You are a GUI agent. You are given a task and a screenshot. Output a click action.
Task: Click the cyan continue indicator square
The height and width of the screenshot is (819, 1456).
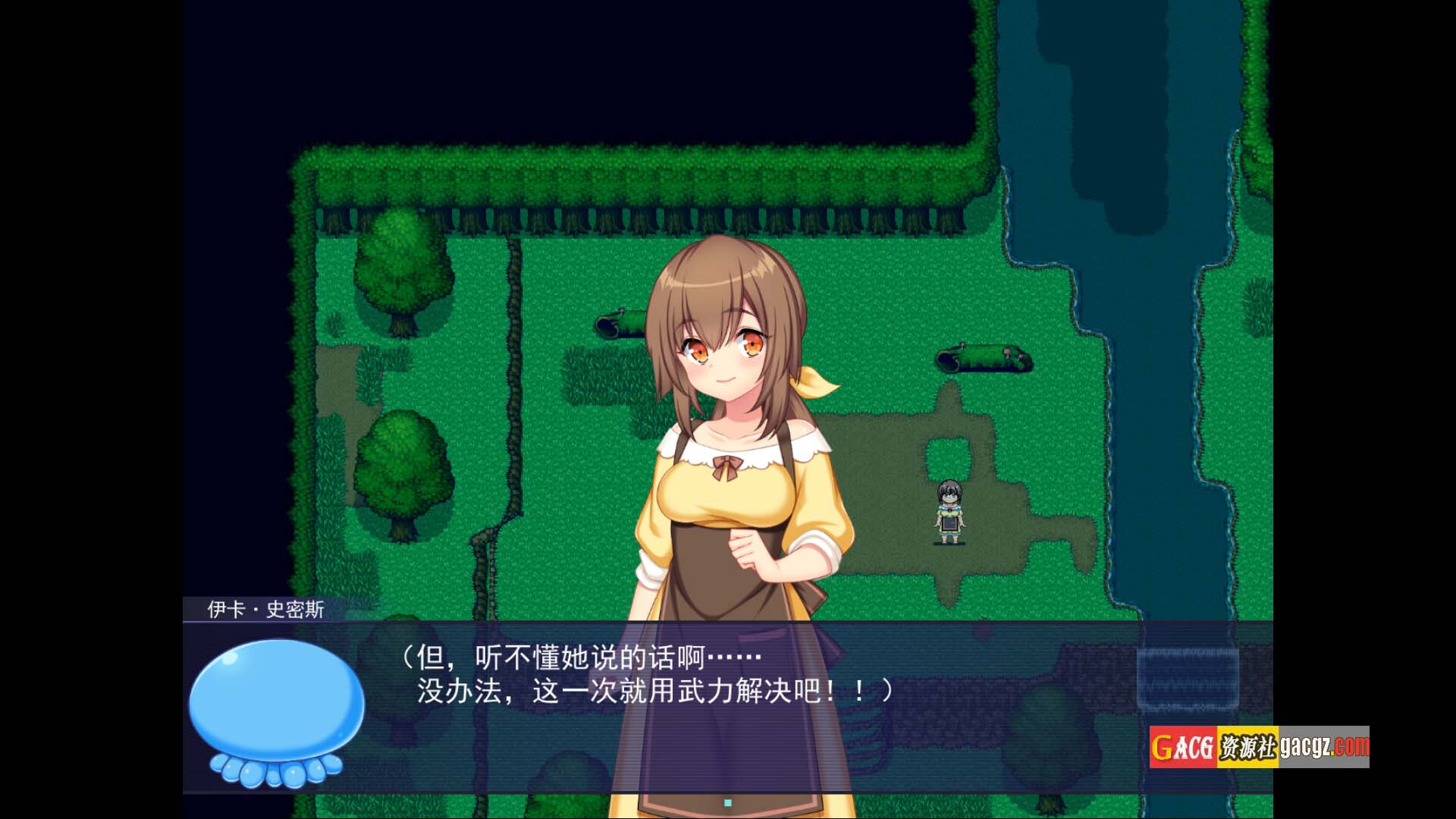pos(728,802)
